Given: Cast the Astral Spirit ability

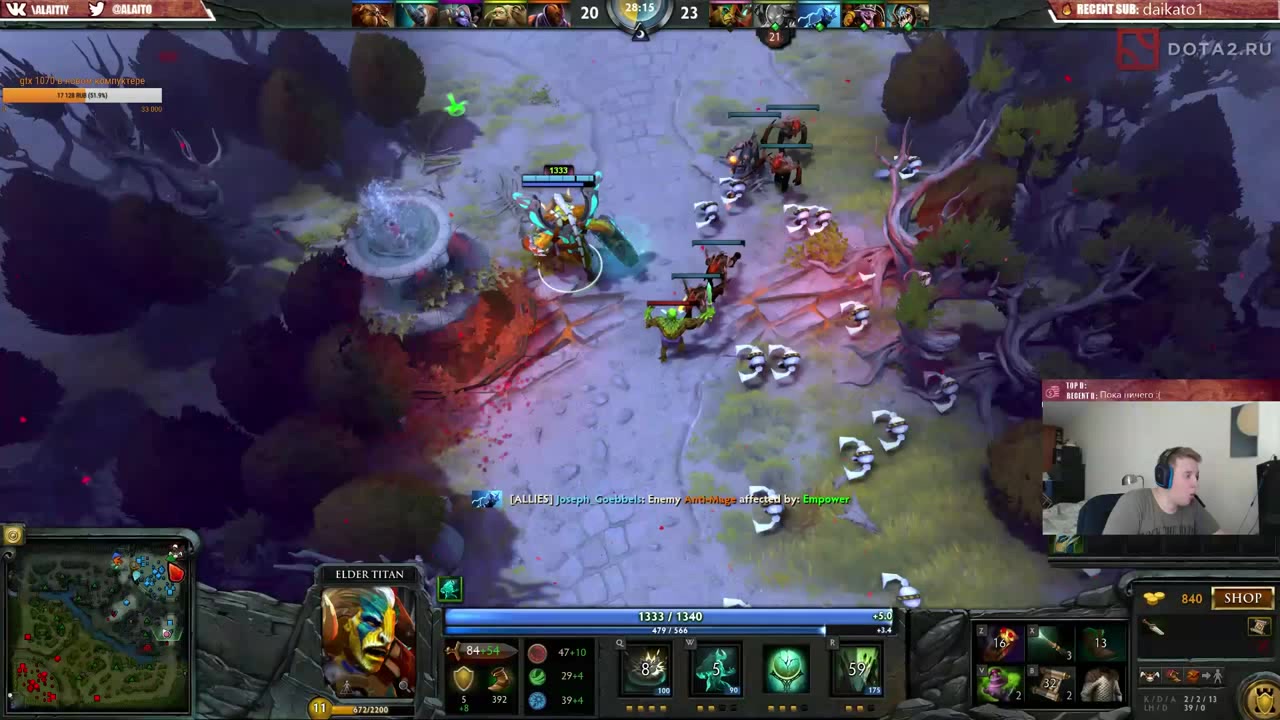Looking at the screenshot, I should [716, 669].
